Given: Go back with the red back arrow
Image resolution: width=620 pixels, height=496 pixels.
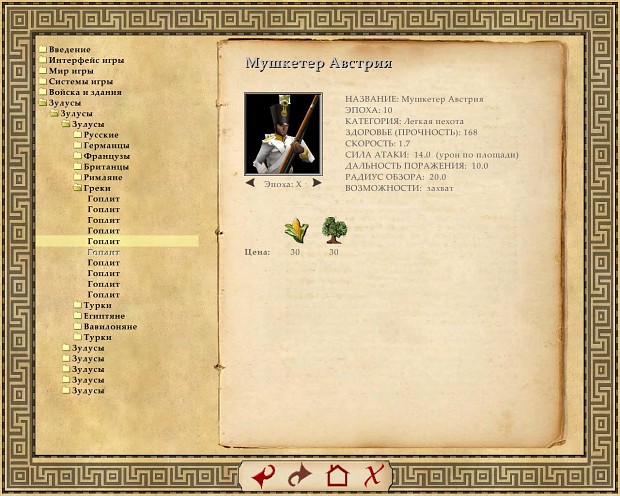Looking at the screenshot, I should pos(263,476).
